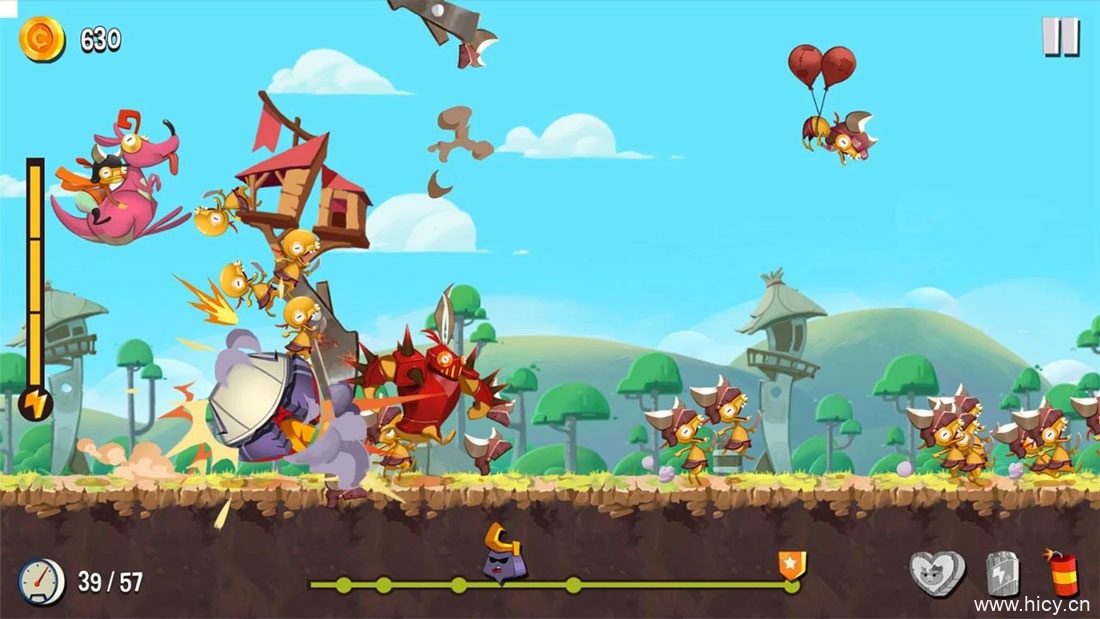This screenshot has width=1100, height=619.
Task: Select the orange star shield goal marker
Action: coord(792,565)
